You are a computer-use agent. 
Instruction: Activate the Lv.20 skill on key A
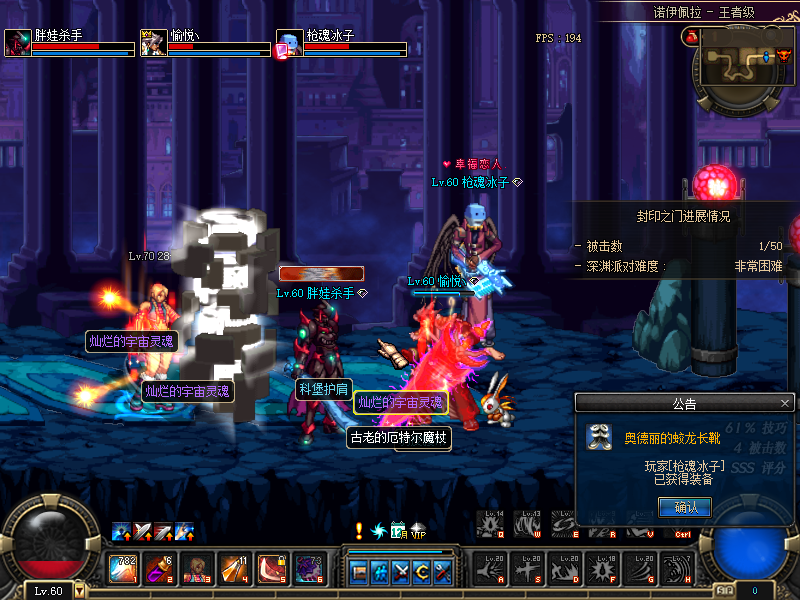pyautogui.click(x=491, y=568)
